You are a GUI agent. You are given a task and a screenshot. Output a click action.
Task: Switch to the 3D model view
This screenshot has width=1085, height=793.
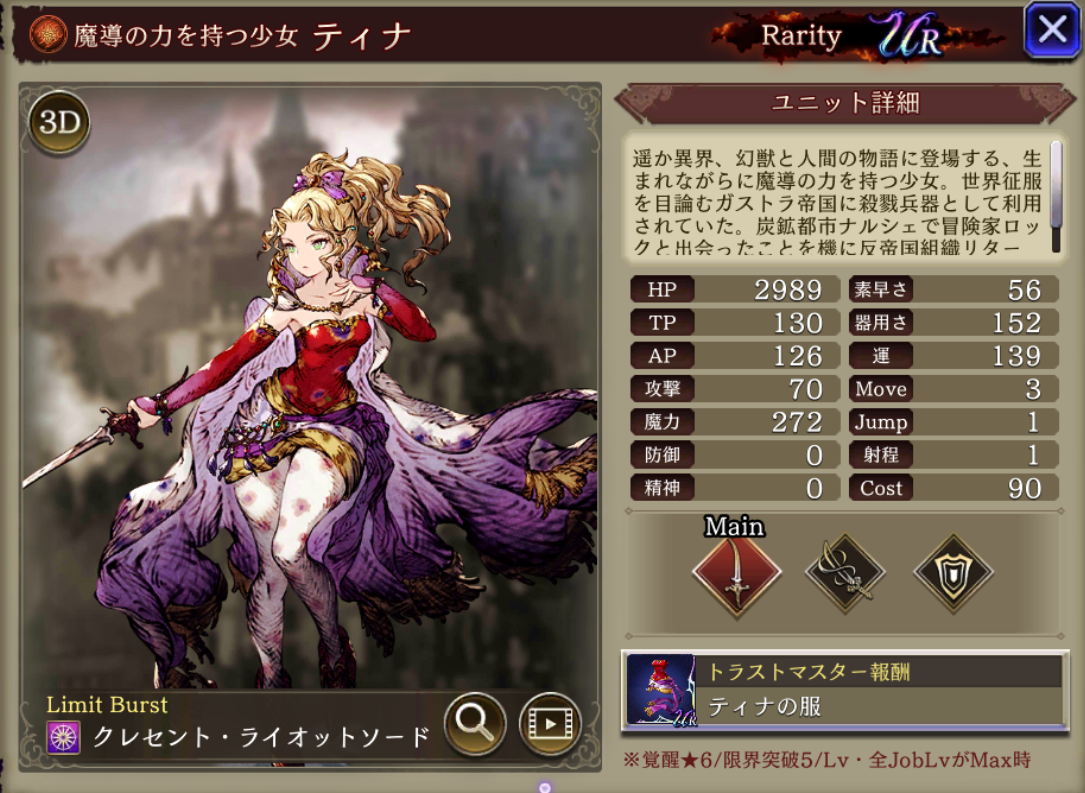pyautogui.click(x=59, y=124)
